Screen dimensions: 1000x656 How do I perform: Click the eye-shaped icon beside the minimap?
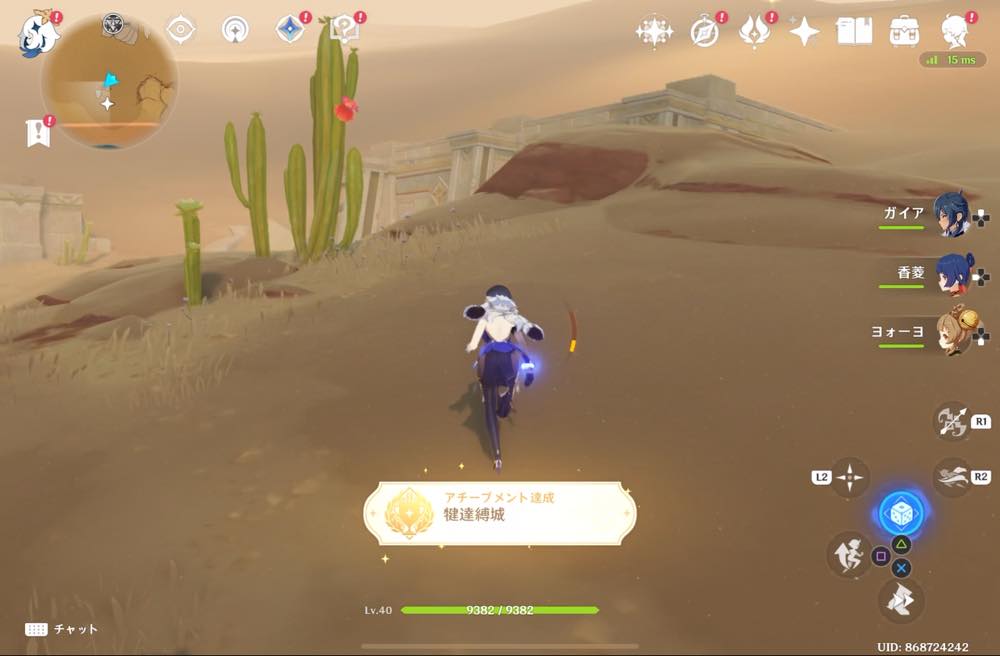coord(180,30)
